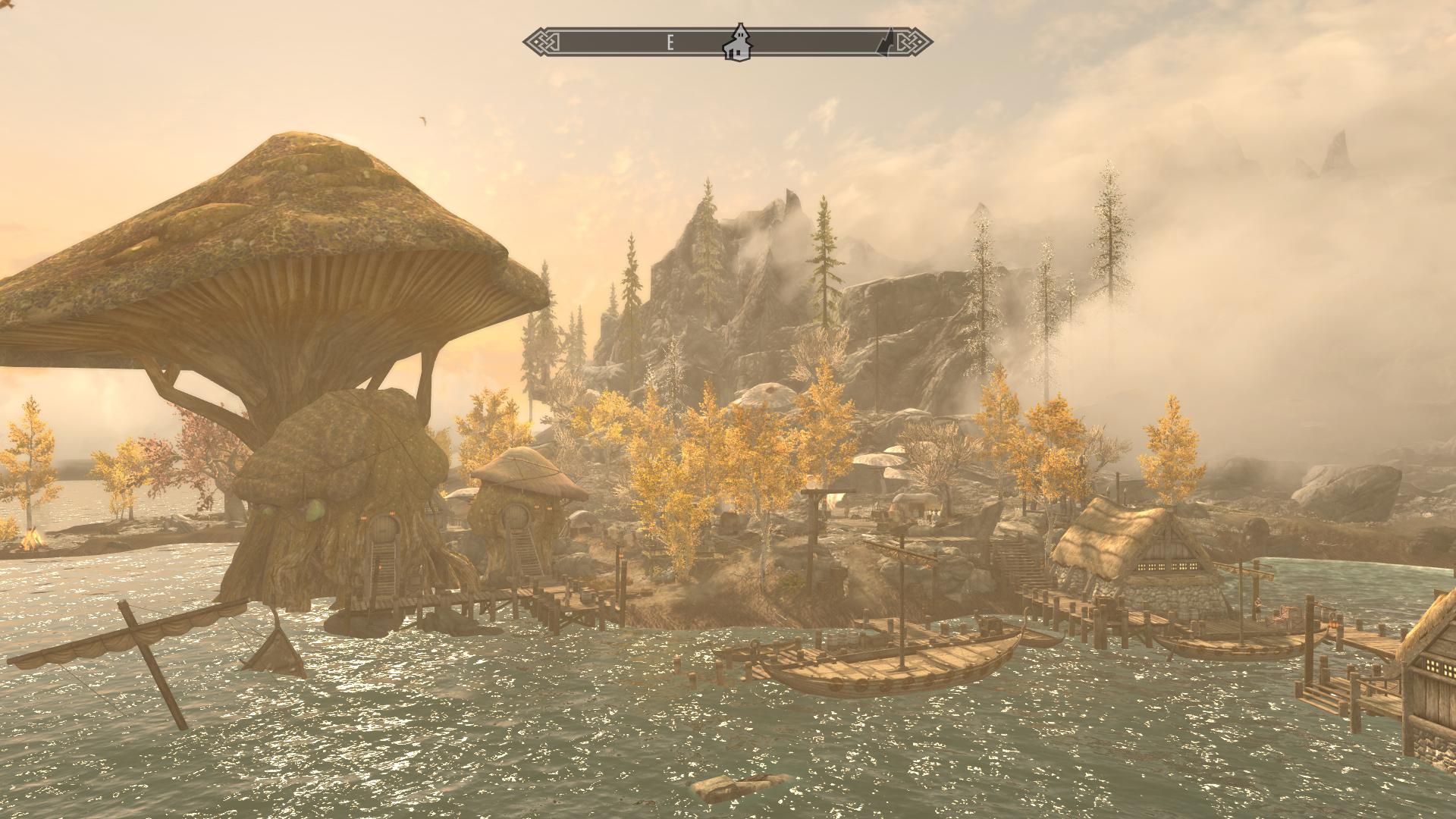The width and height of the screenshot is (1456, 819).
Task: Select the dark jagged peak marker on the compass
Action: [x=884, y=43]
